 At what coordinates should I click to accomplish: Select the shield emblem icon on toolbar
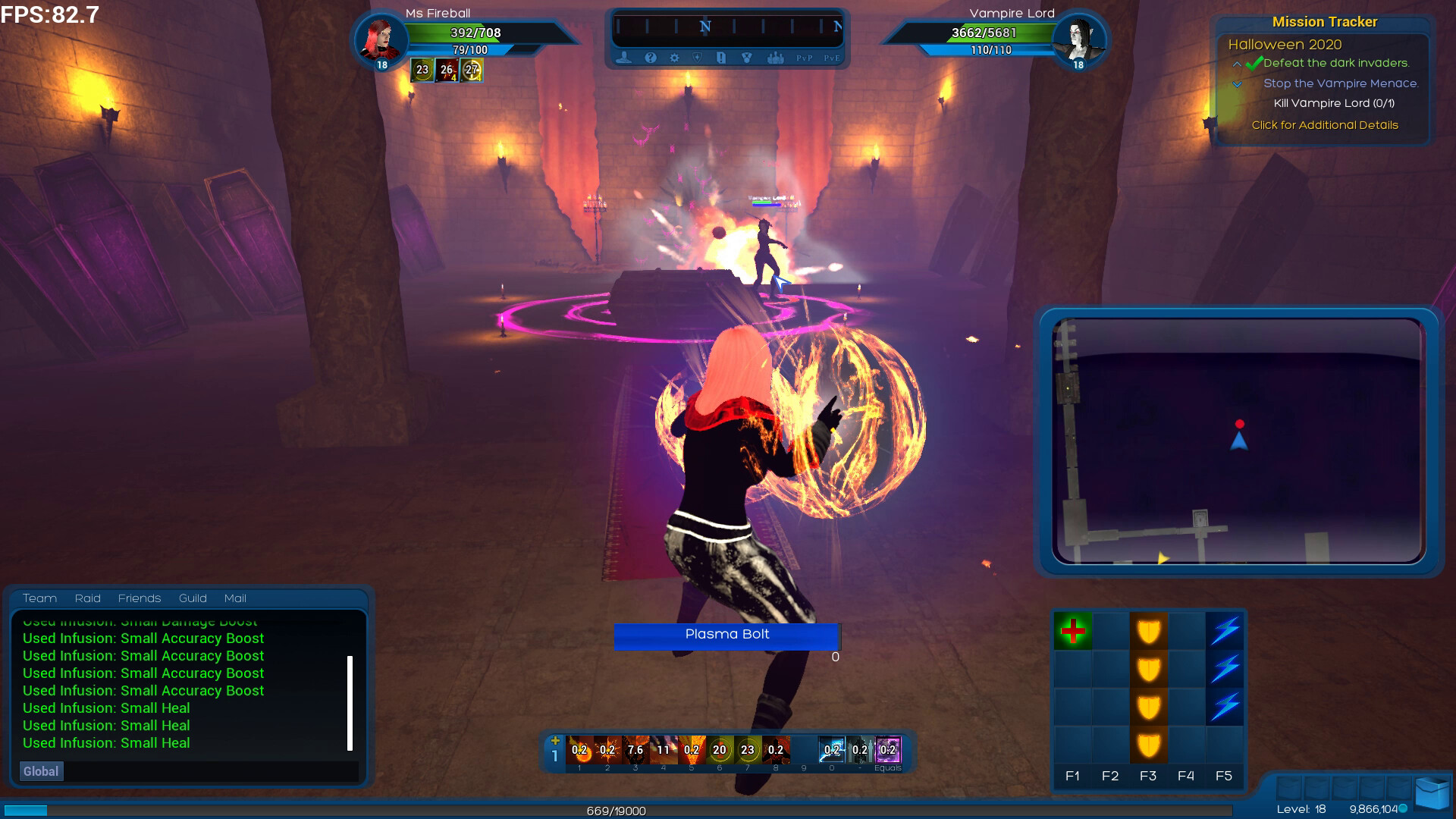point(698,57)
